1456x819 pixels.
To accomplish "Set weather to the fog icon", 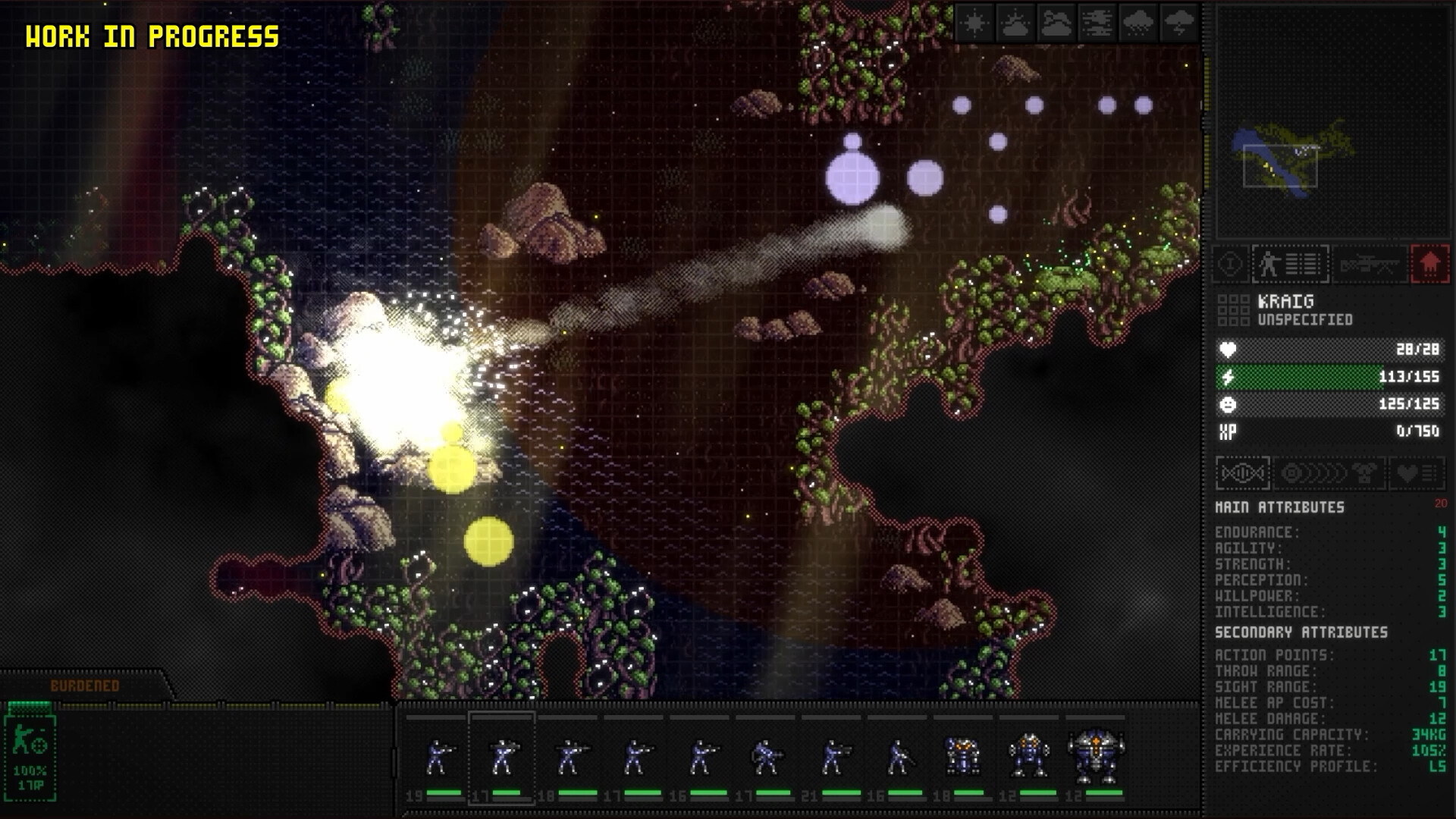I will (x=1097, y=24).
